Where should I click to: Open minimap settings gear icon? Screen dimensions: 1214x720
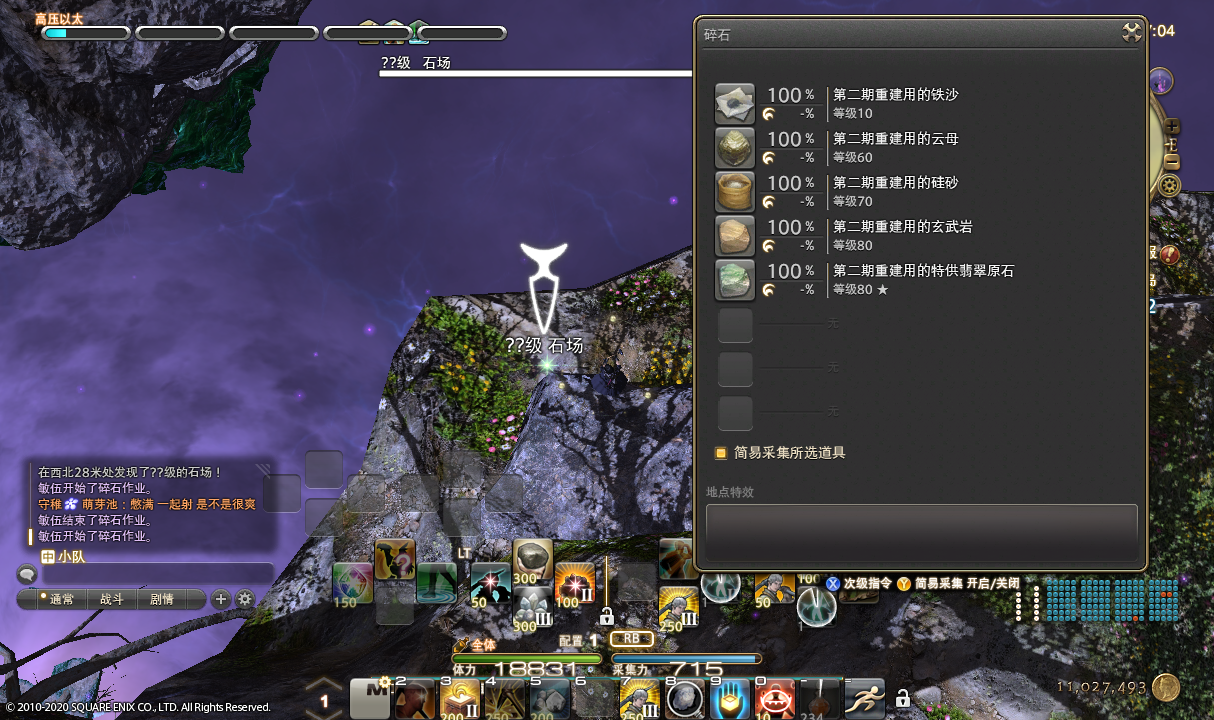pyautogui.click(x=1169, y=185)
